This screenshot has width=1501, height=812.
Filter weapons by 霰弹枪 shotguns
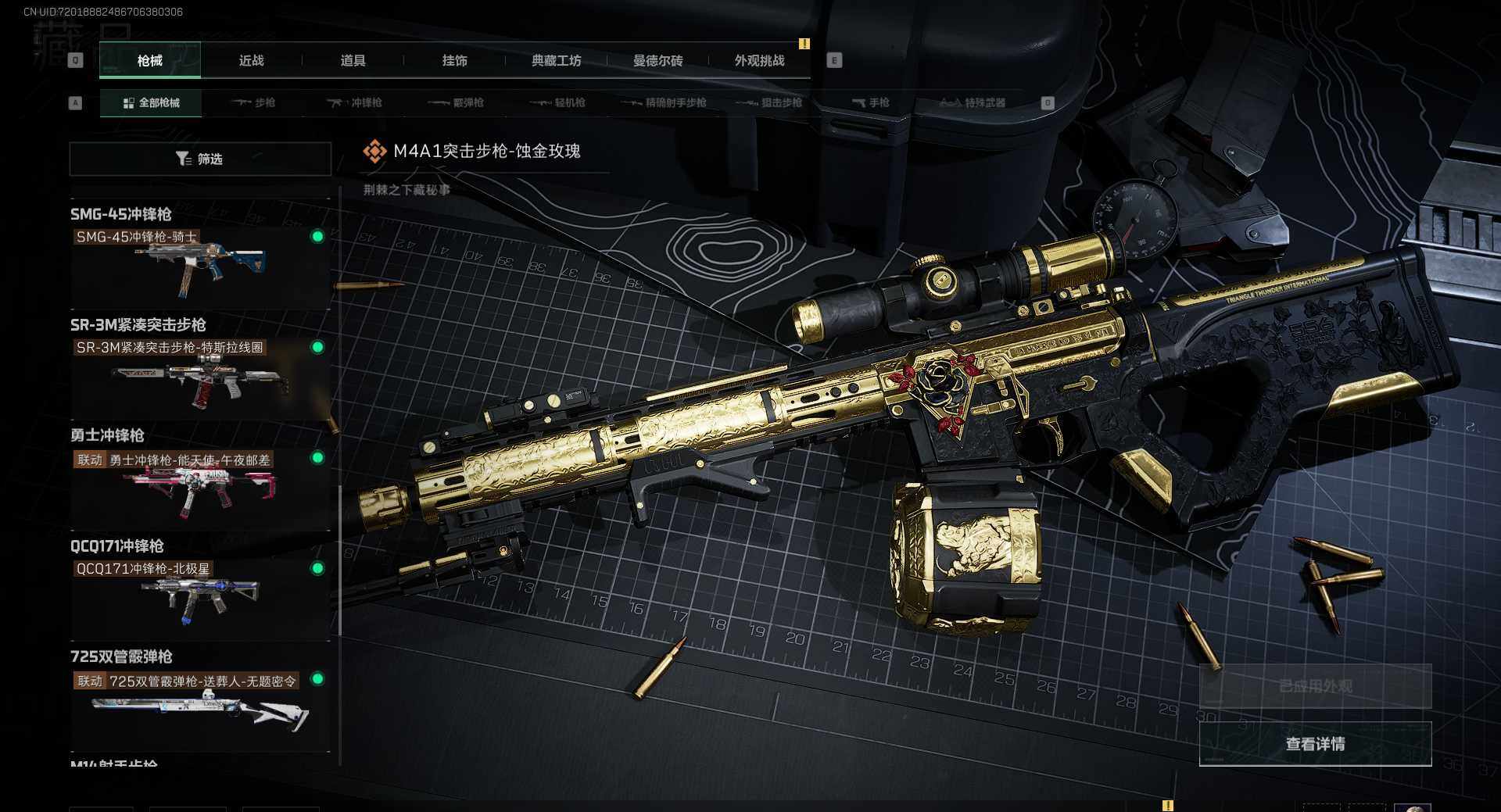pyautogui.click(x=457, y=102)
